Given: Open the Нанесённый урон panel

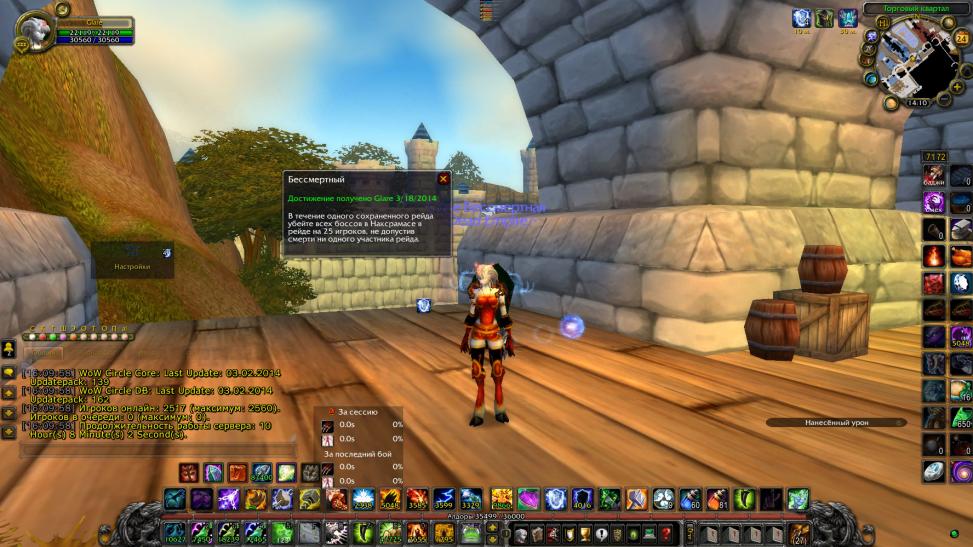Looking at the screenshot, I should (x=835, y=423).
